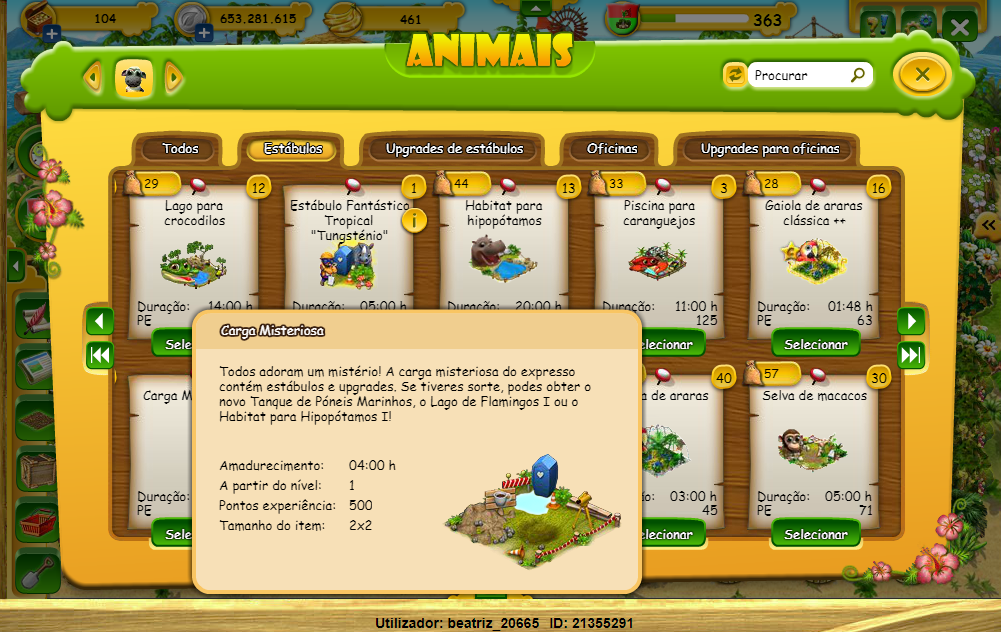1001x632 pixels.
Task: Choose Selecionar for Selva de macacos
Action: point(816,534)
